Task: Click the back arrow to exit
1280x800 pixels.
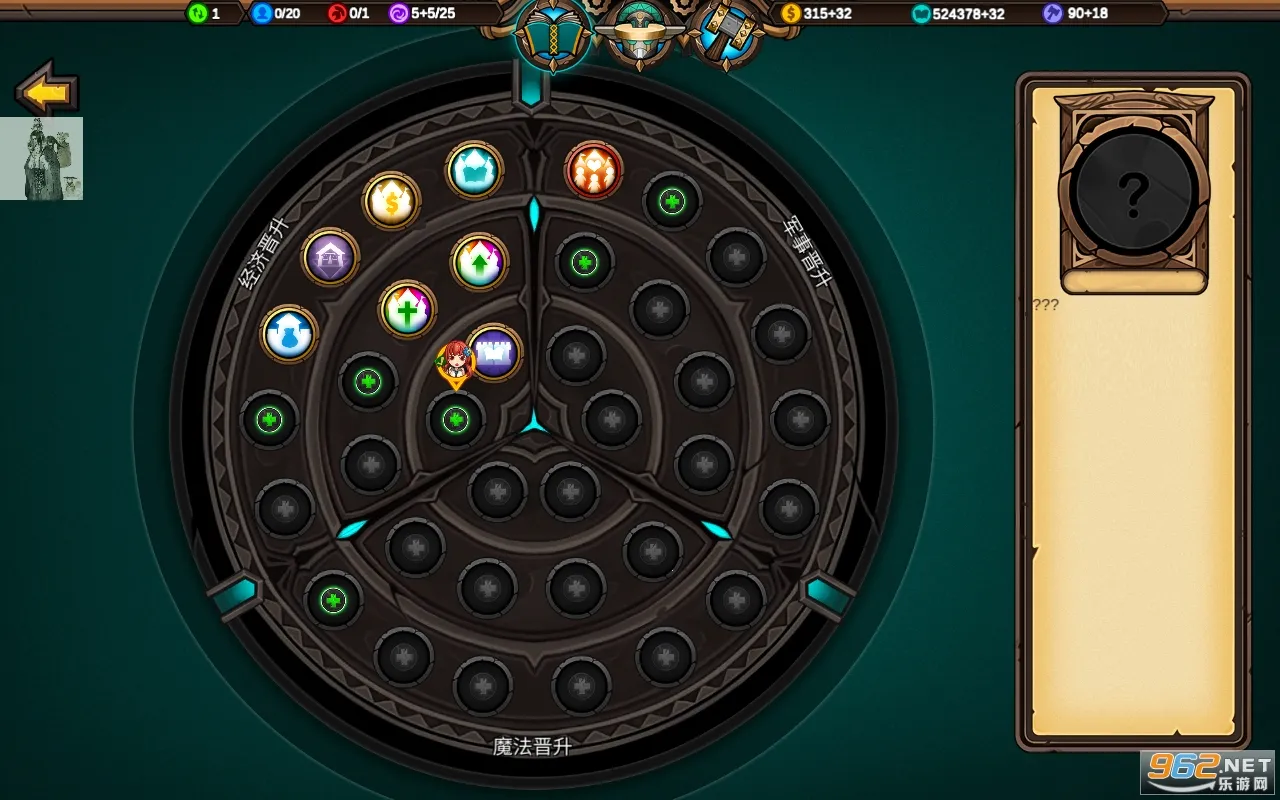Action: (44, 91)
